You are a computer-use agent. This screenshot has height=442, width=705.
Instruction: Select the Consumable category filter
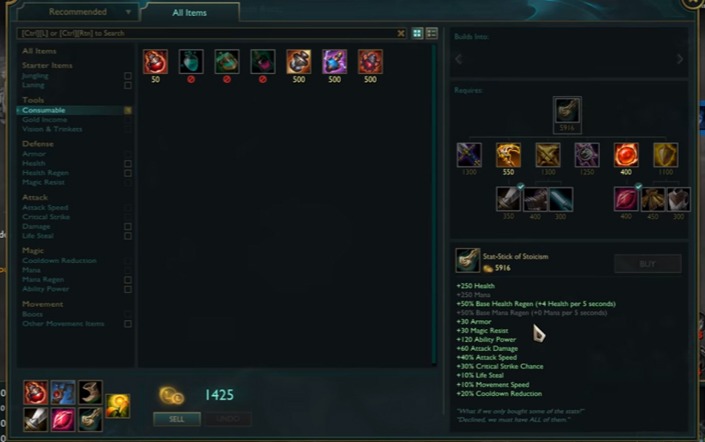[44, 110]
